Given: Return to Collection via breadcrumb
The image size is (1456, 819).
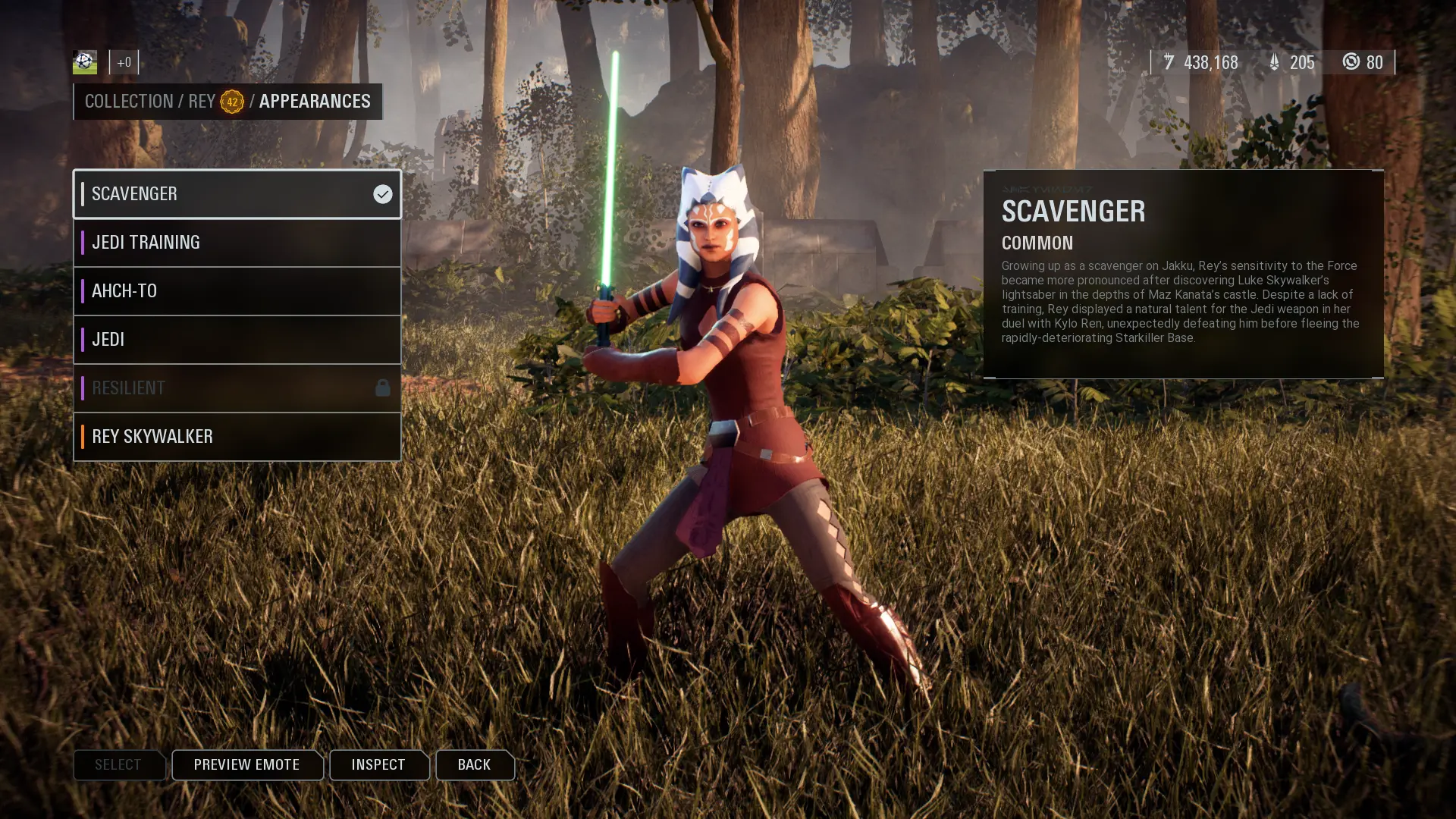Looking at the screenshot, I should 129,102.
